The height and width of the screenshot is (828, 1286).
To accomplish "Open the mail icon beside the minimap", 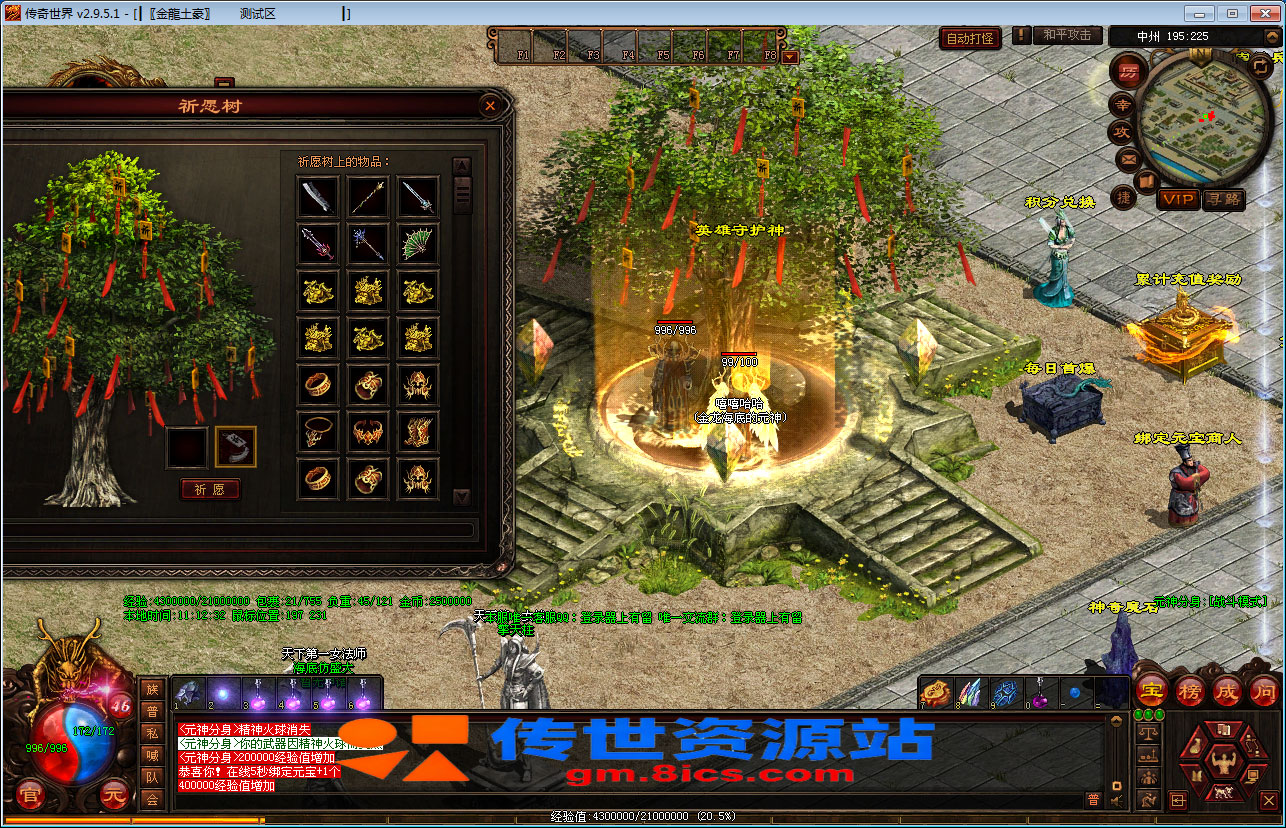I will [1128, 158].
